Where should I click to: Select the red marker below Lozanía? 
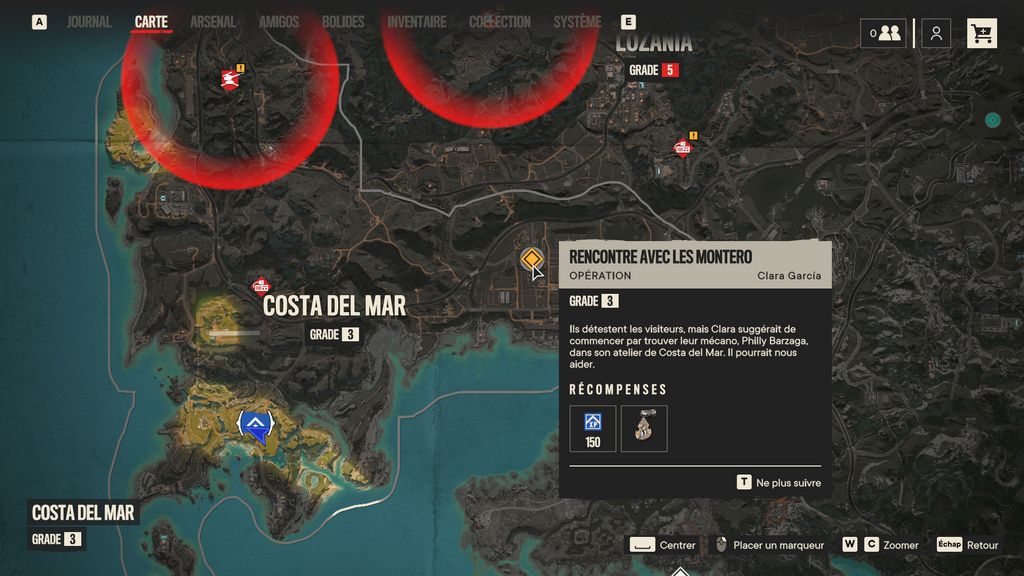[683, 148]
